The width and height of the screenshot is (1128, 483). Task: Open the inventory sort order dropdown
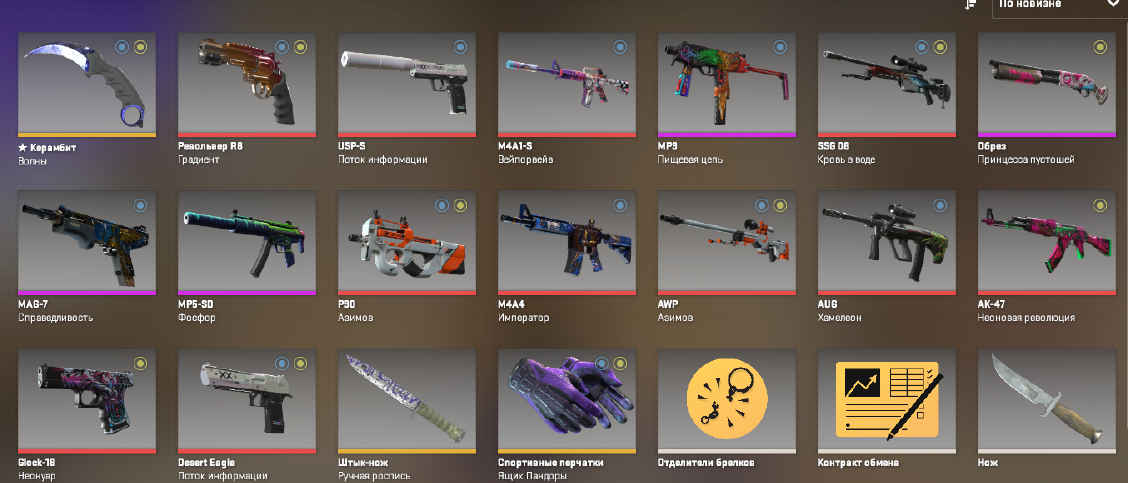1058,5
